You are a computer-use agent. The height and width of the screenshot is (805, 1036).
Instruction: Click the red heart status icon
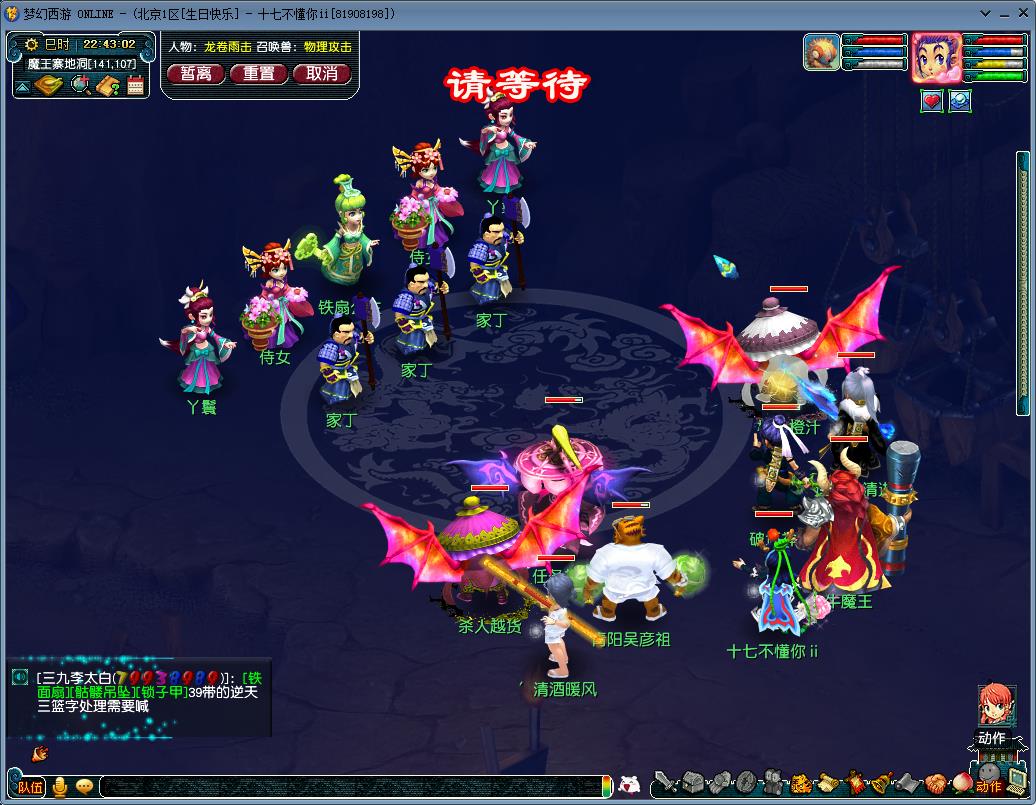point(932,101)
